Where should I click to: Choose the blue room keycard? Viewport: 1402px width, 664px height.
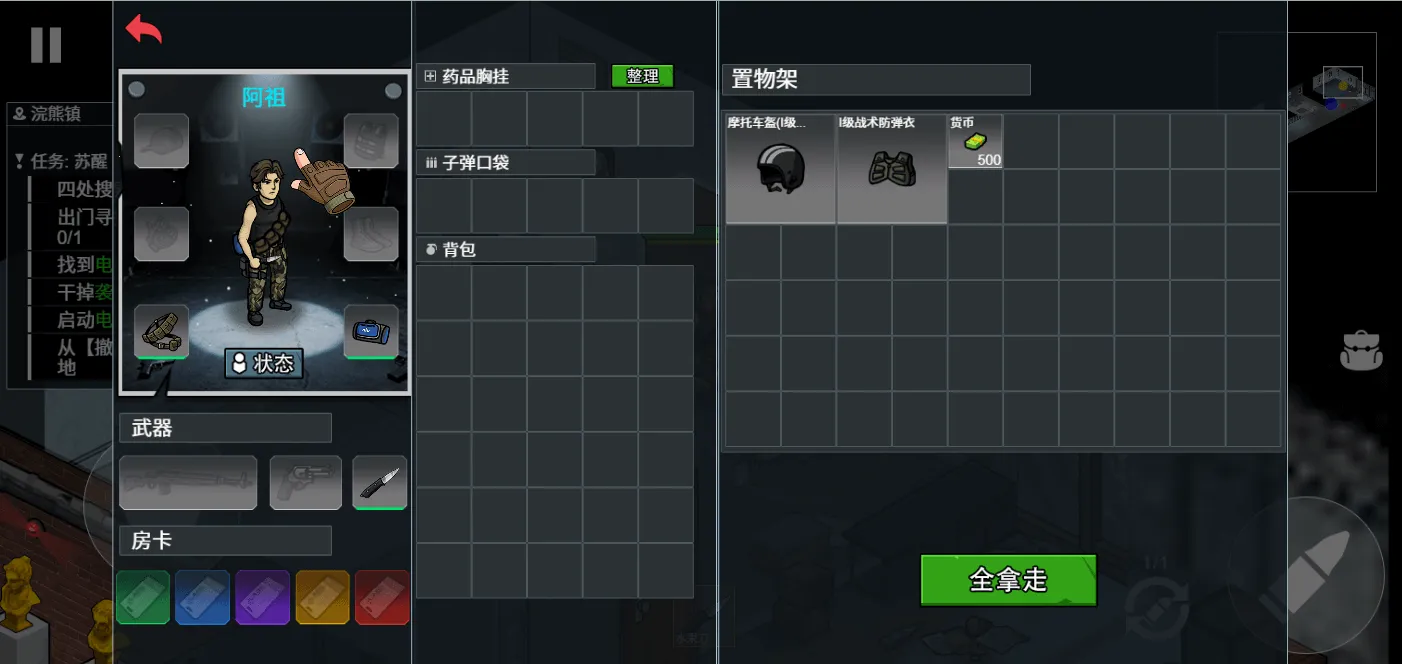(202, 597)
